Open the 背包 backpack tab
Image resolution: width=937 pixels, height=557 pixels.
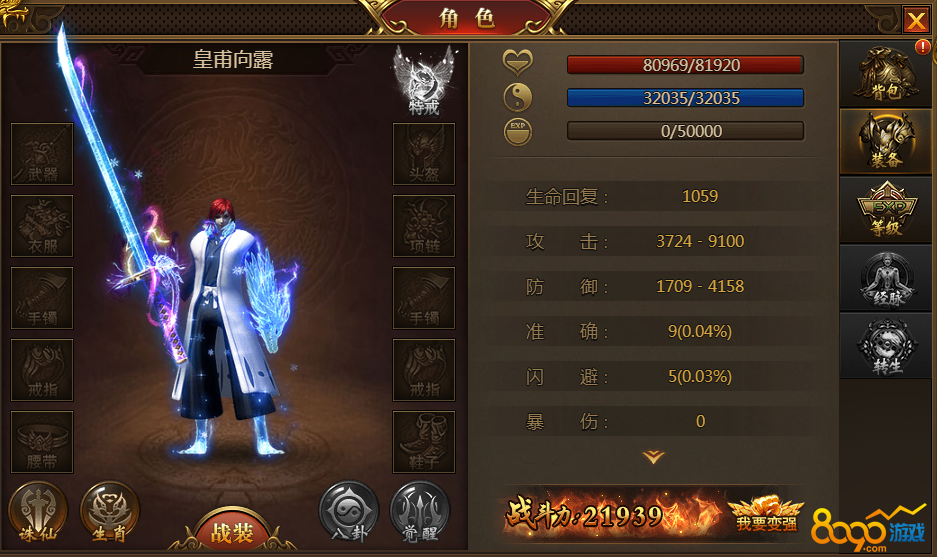[x=887, y=72]
